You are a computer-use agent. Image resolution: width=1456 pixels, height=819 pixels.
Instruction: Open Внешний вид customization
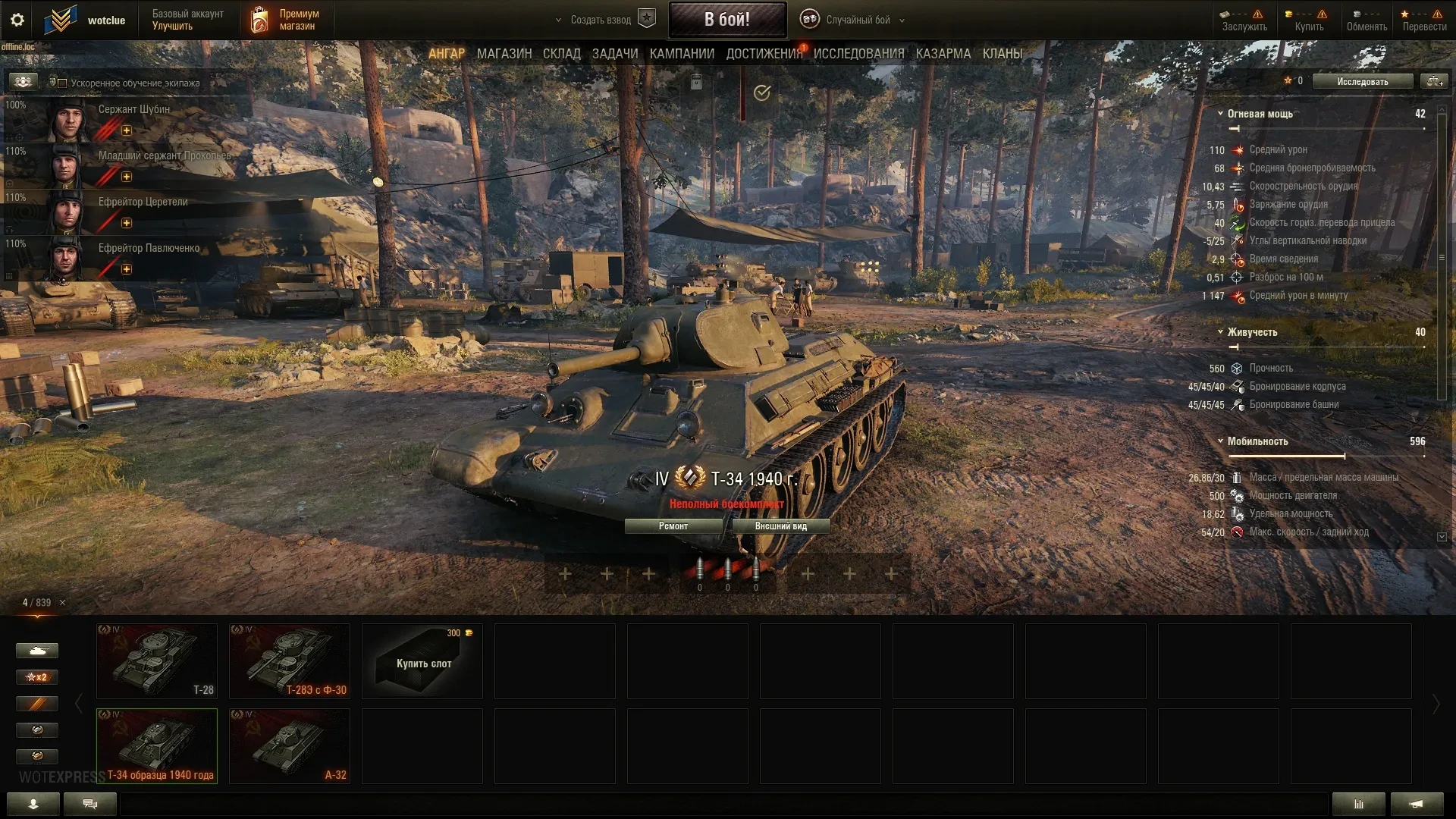(780, 526)
